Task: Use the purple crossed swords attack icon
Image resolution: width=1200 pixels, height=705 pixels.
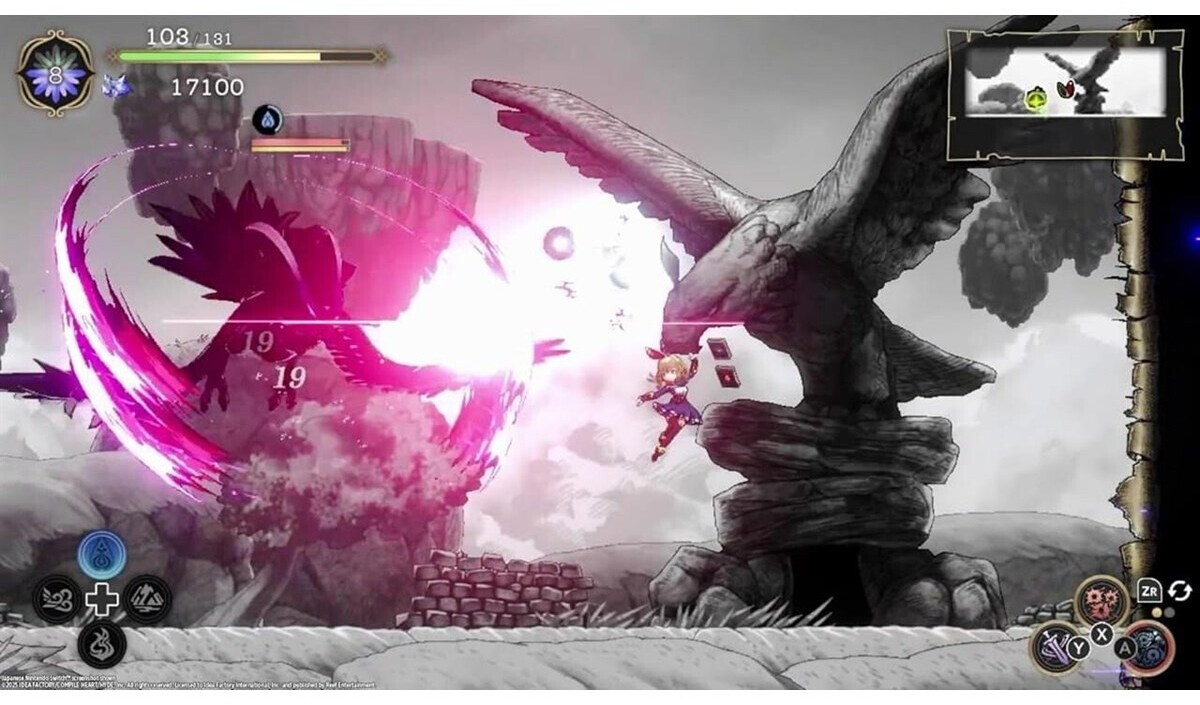Action: [x=1055, y=647]
